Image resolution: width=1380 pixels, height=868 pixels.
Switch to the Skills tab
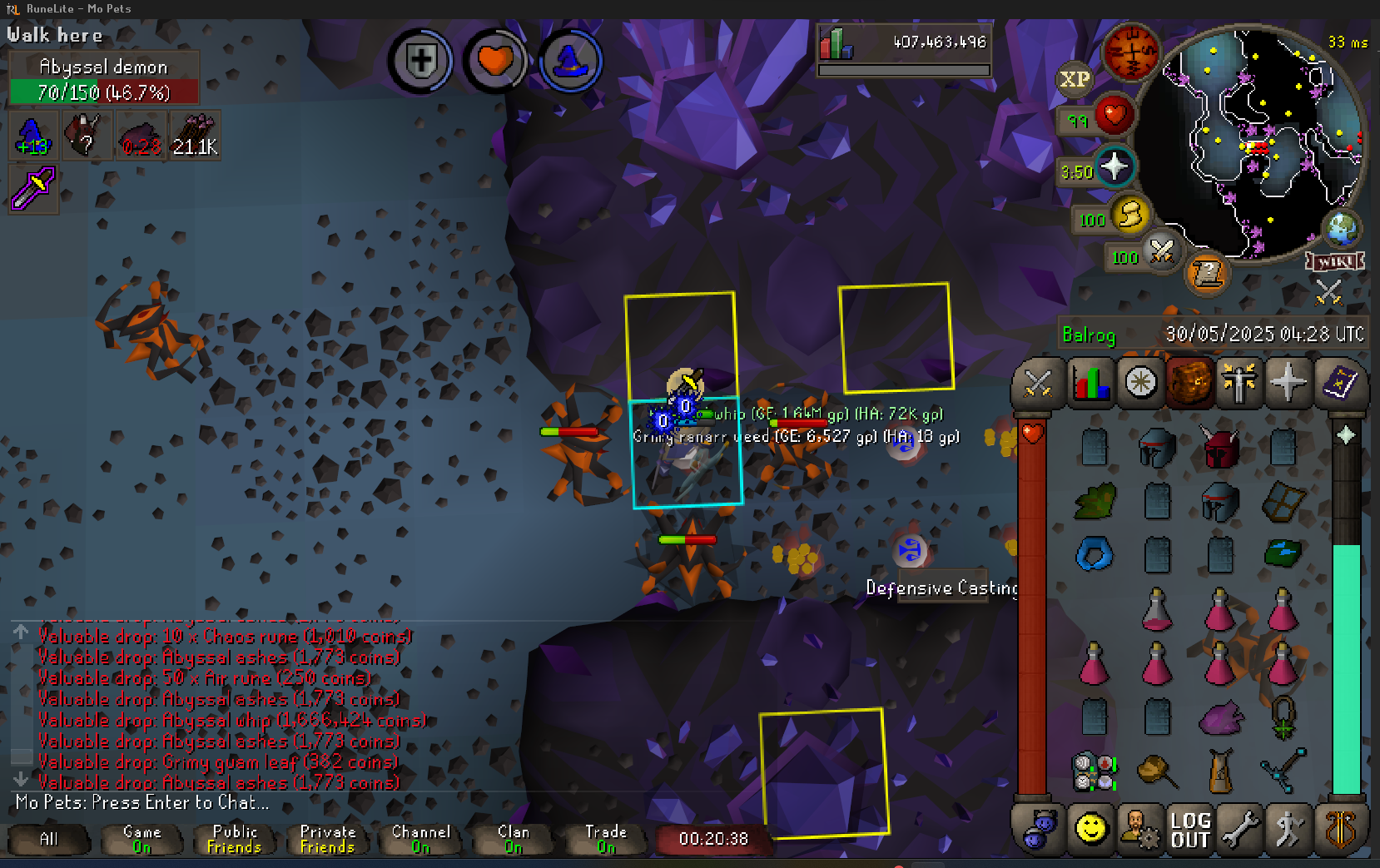pyautogui.click(x=1090, y=384)
